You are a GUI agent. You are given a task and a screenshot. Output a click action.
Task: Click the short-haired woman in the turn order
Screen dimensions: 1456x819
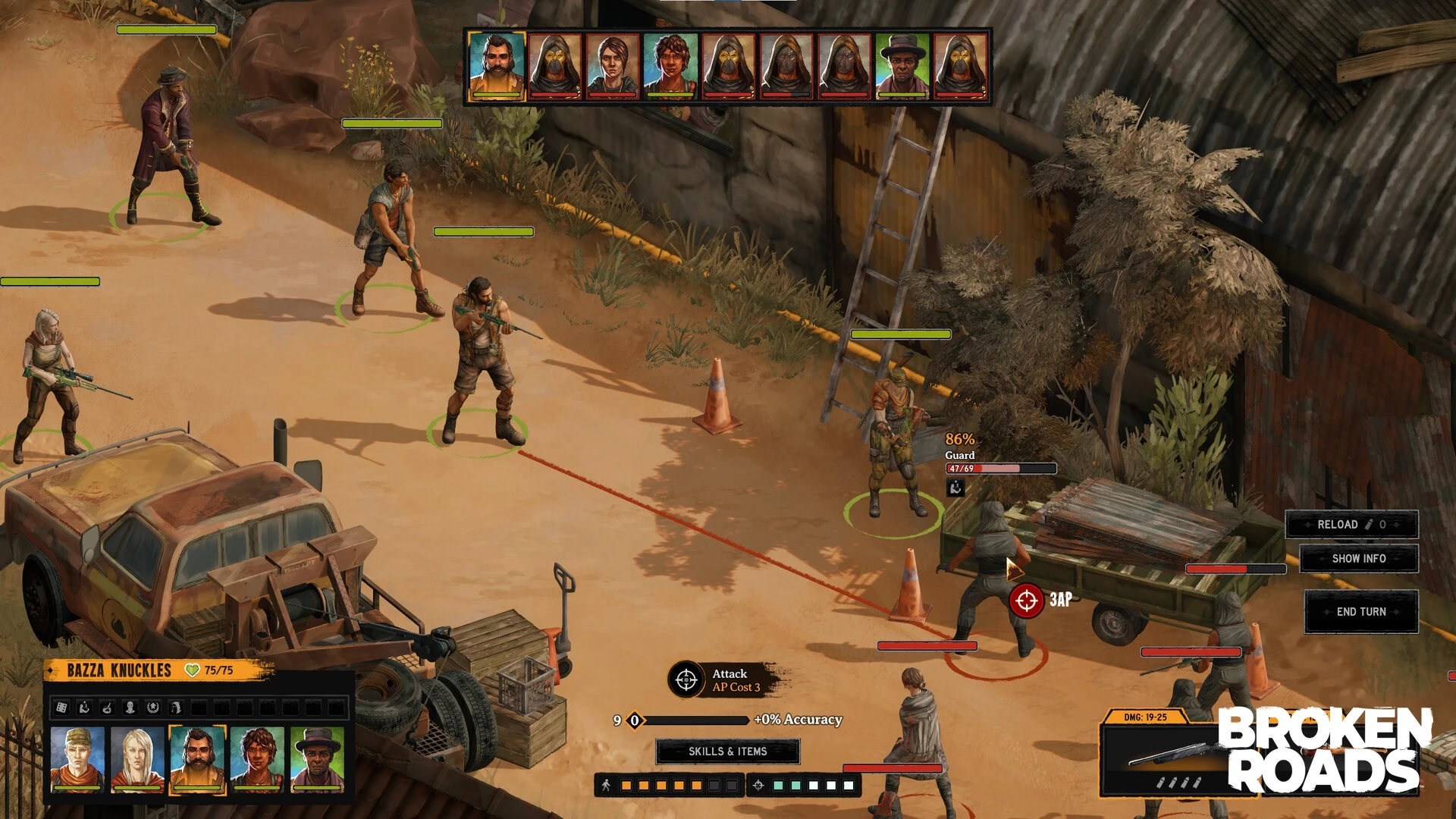pyautogui.click(x=613, y=66)
